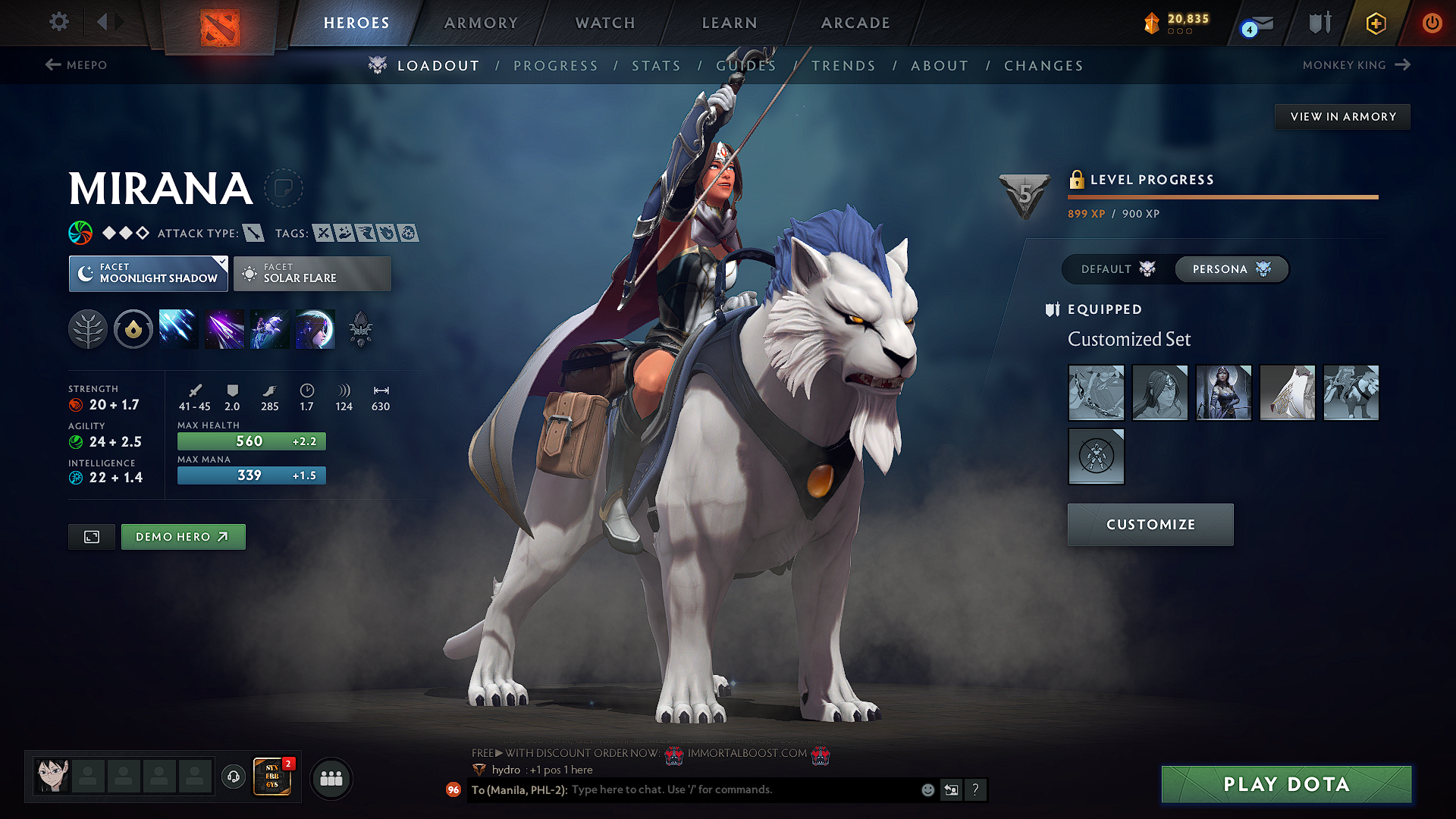
Task: Open the Mirana talent tree icon
Action: click(x=88, y=328)
